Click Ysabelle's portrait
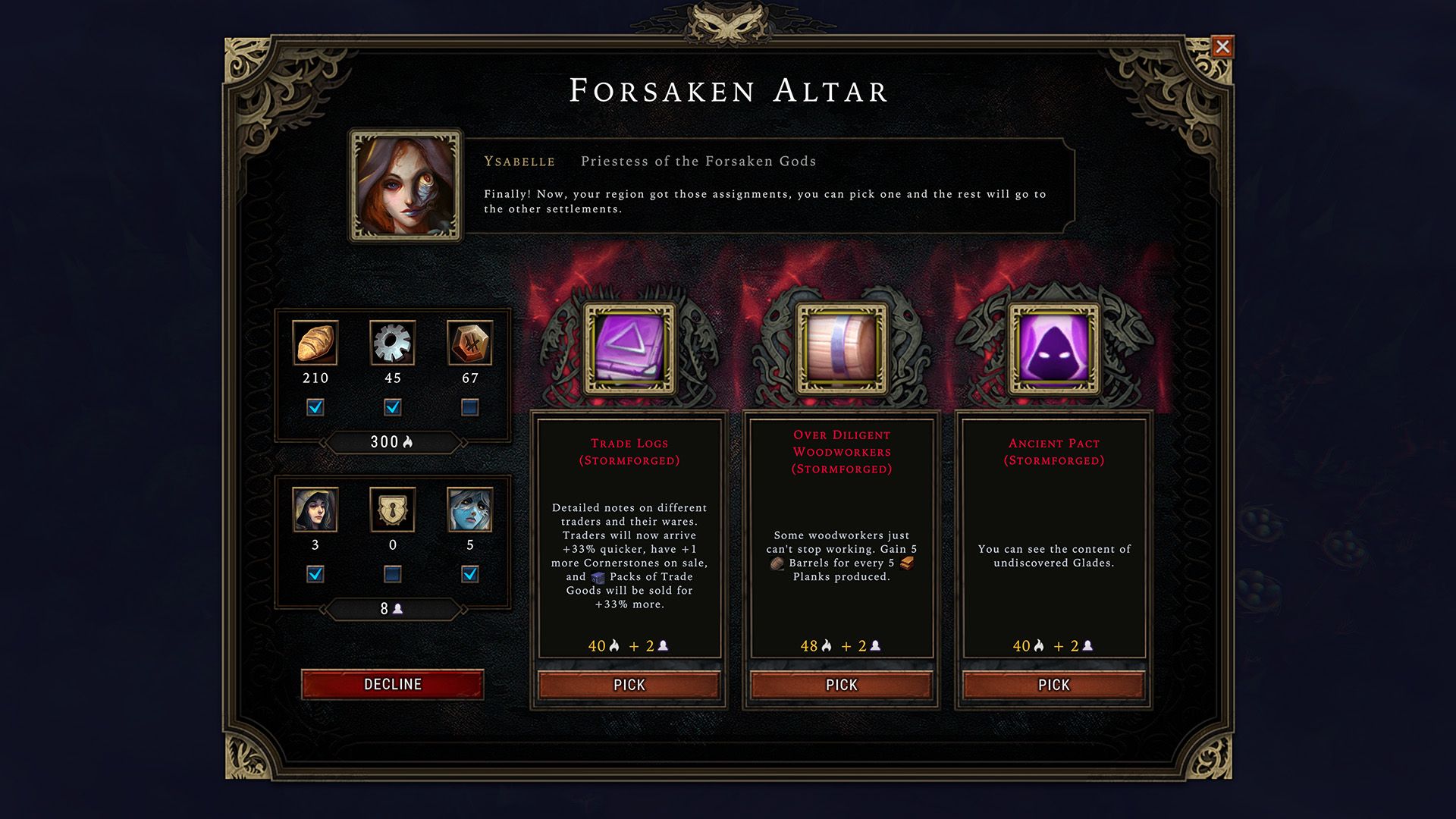Image resolution: width=1456 pixels, height=819 pixels. (x=406, y=186)
